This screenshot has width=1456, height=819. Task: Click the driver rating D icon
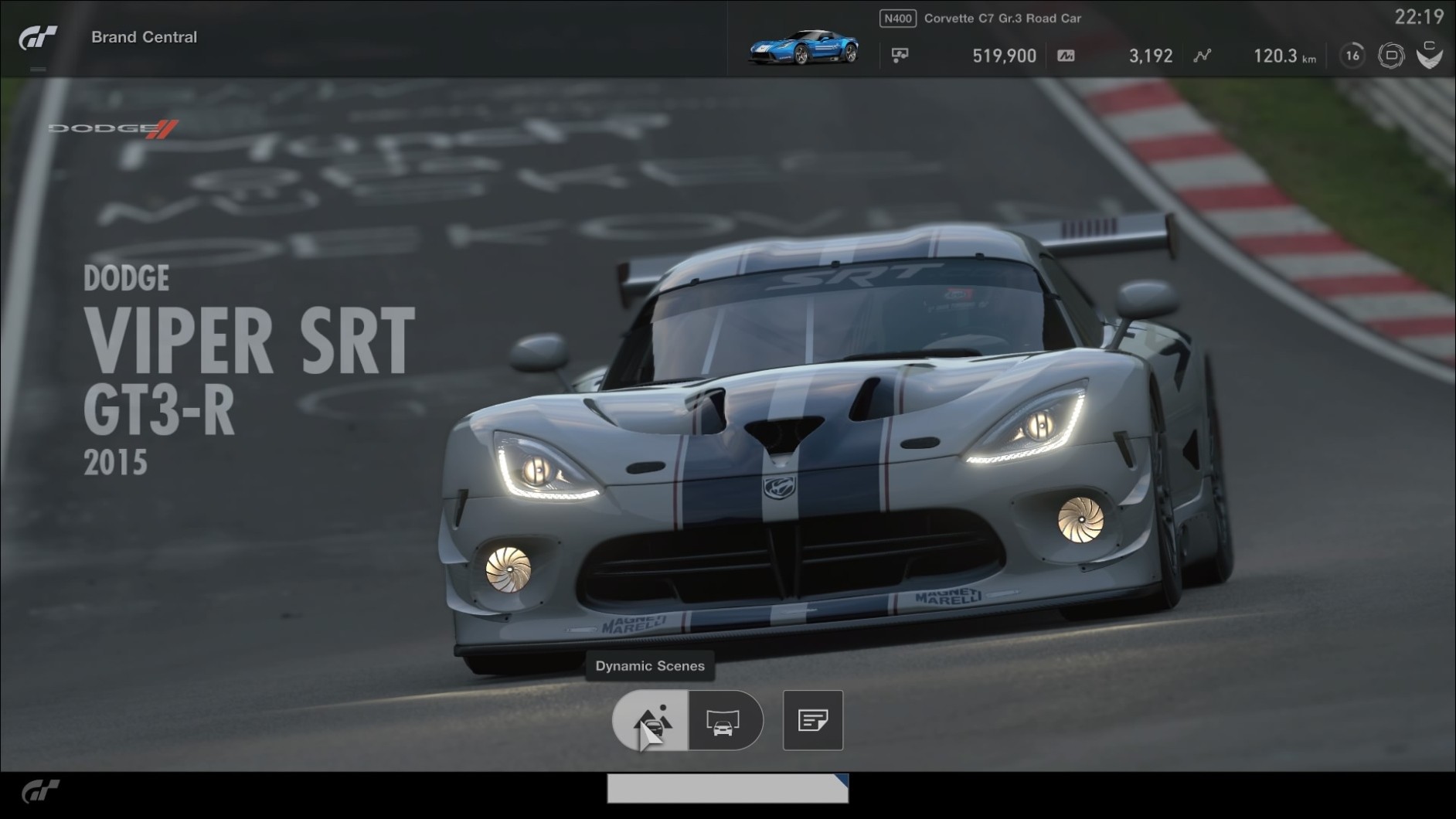click(1390, 56)
